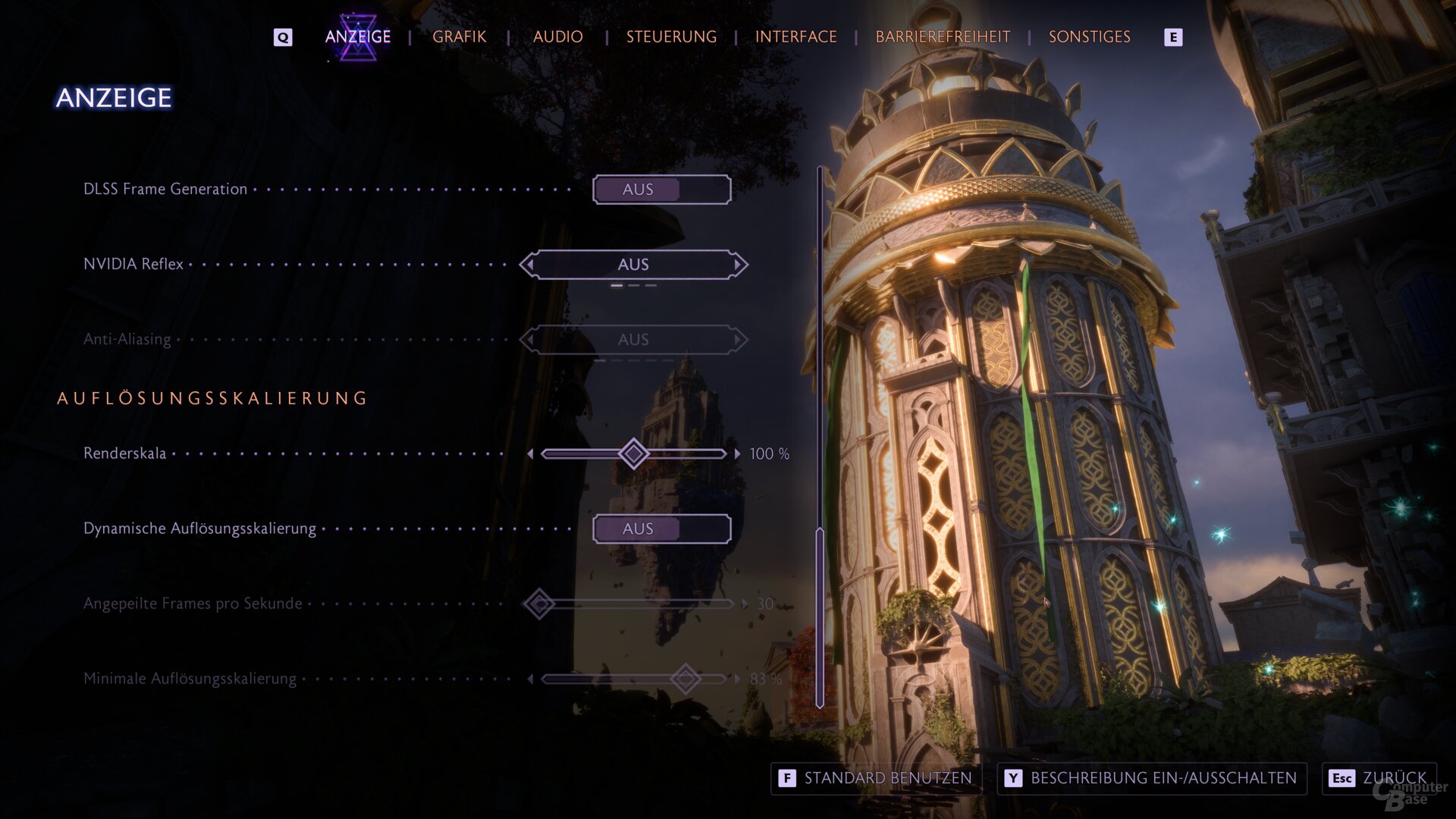Toggle Dynamische Auflösungsskalierung
The width and height of the screenshot is (1456, 819).
661,529
